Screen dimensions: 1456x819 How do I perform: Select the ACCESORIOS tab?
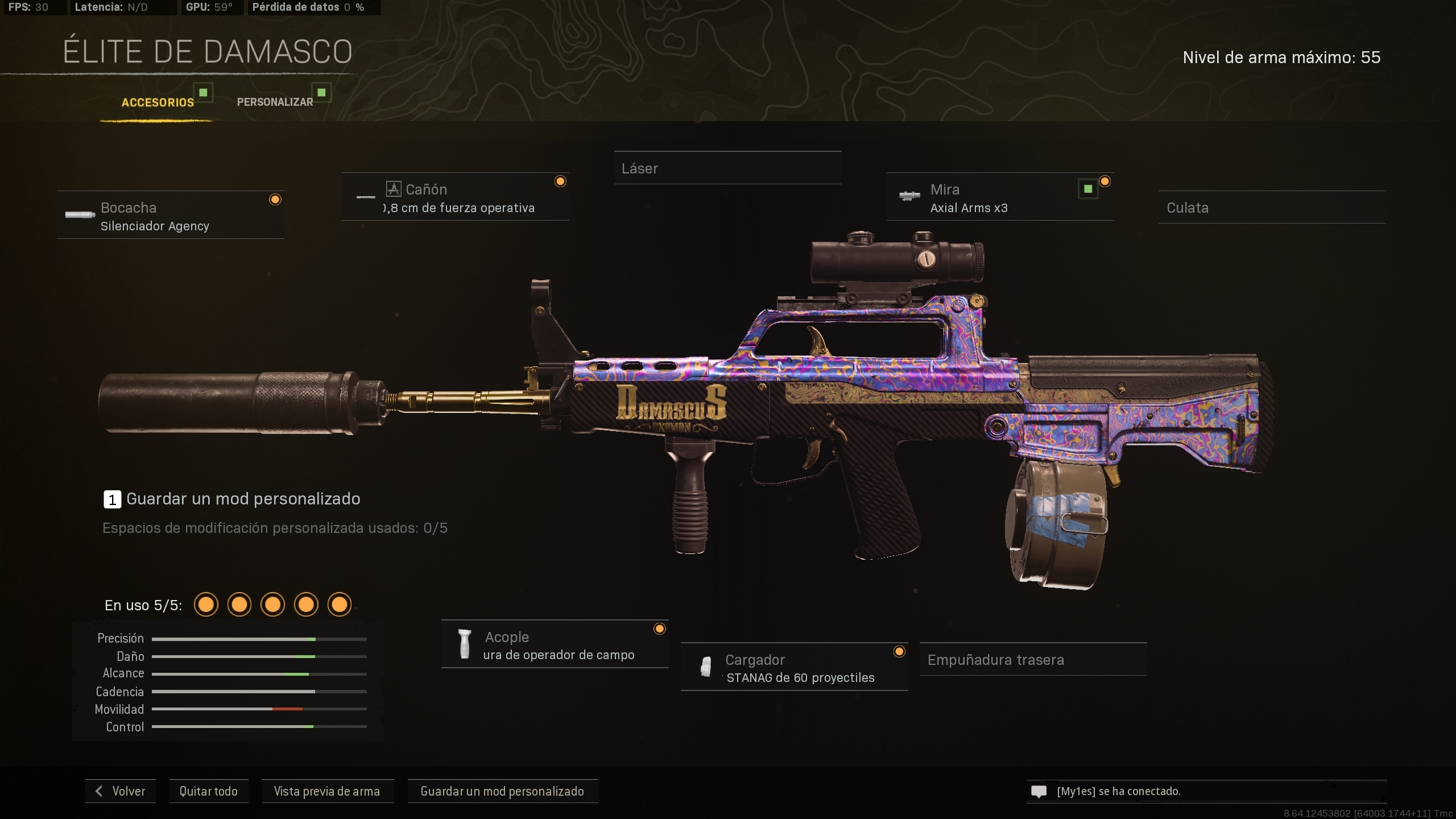click(x=158, y=103)
